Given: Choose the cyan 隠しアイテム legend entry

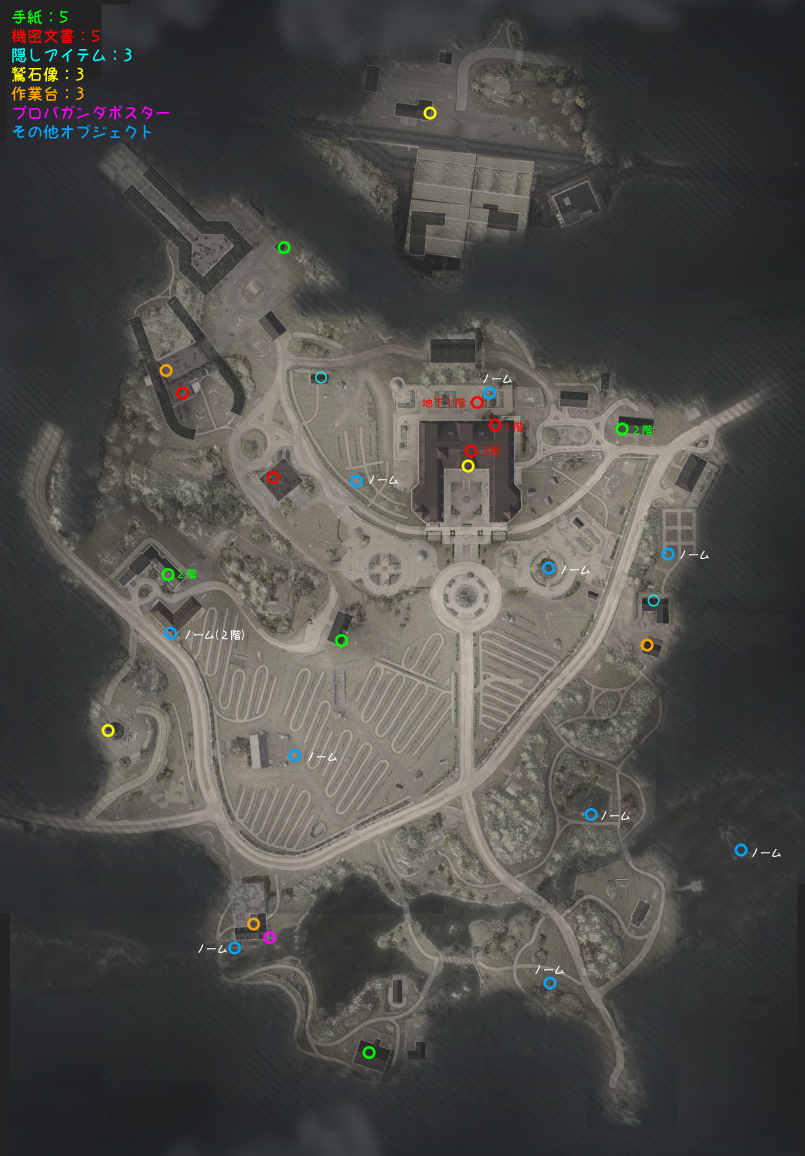Looking at the screenshot, I should tap(72, 55).
